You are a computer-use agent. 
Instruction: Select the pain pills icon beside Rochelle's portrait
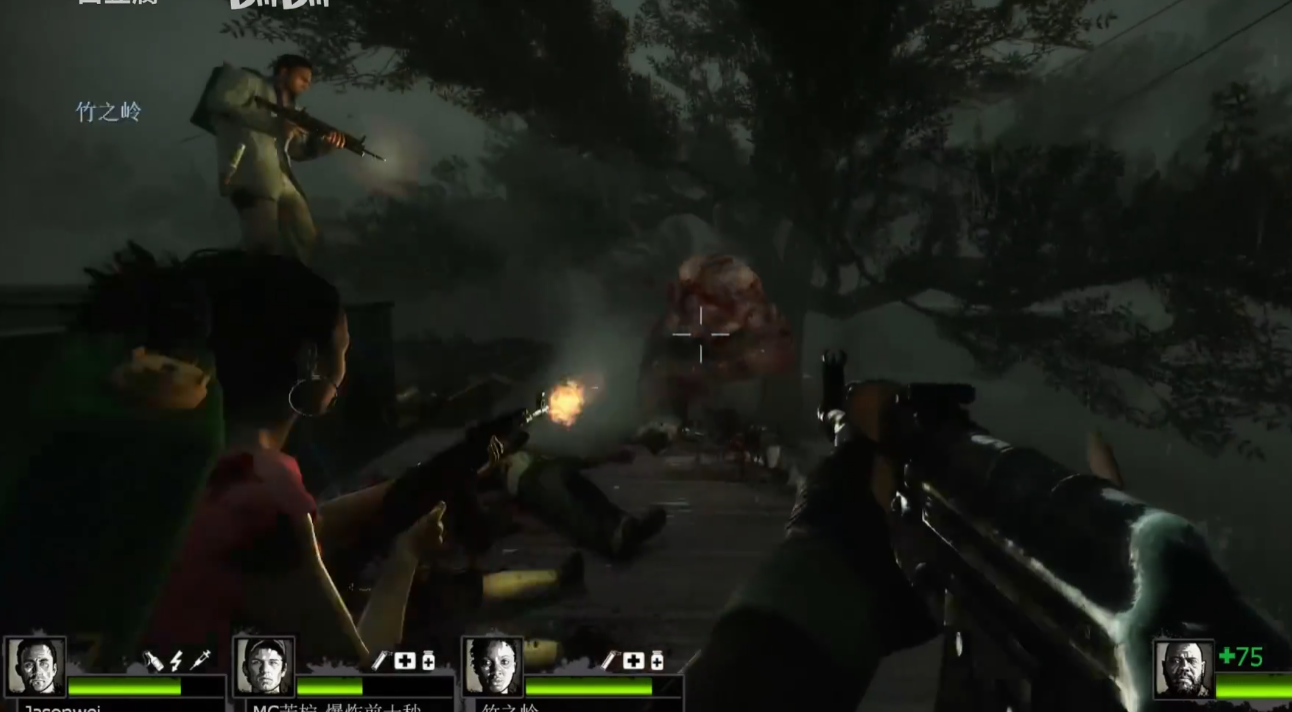656,661
